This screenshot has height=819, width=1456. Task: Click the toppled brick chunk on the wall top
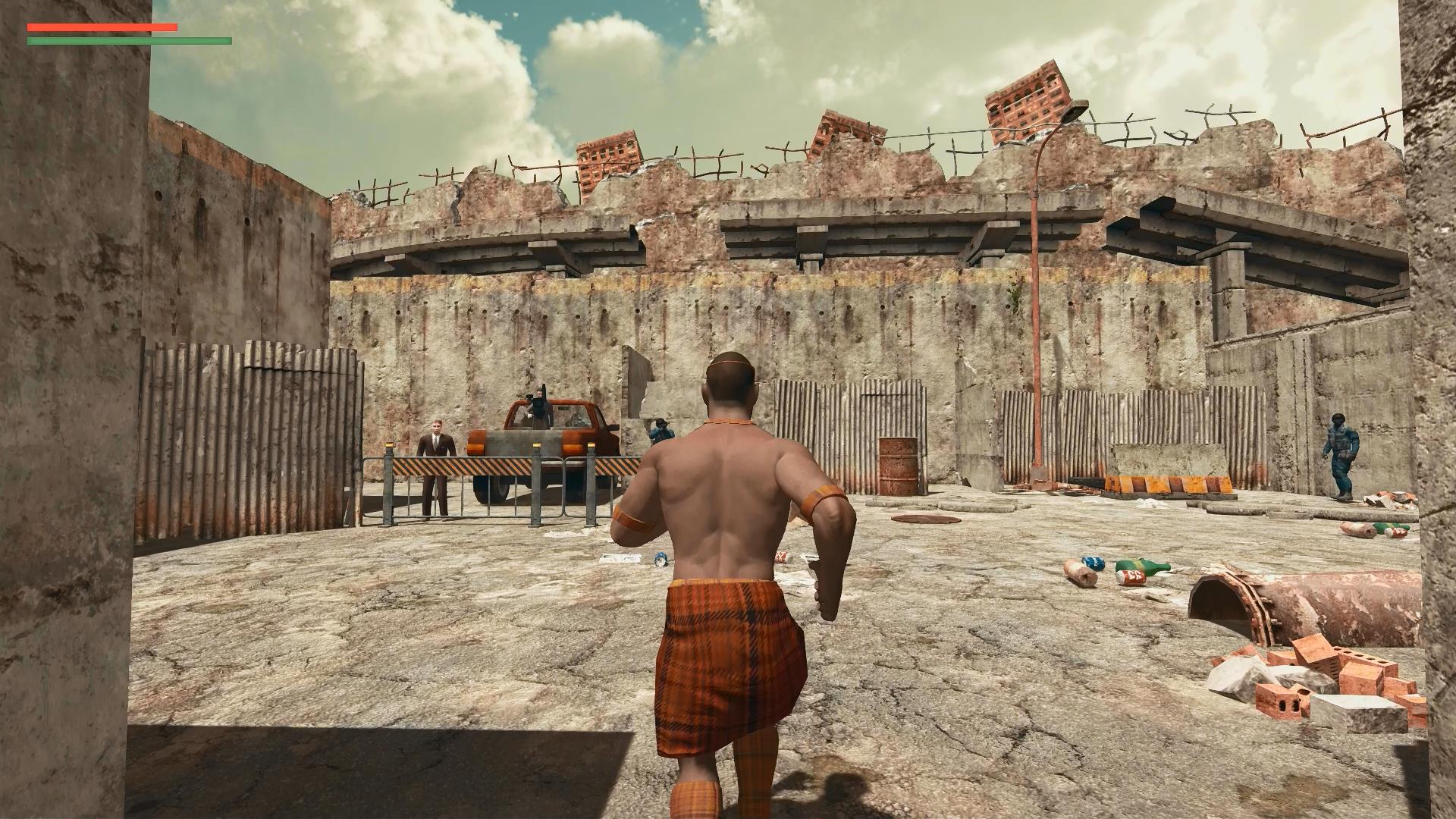1028,99
